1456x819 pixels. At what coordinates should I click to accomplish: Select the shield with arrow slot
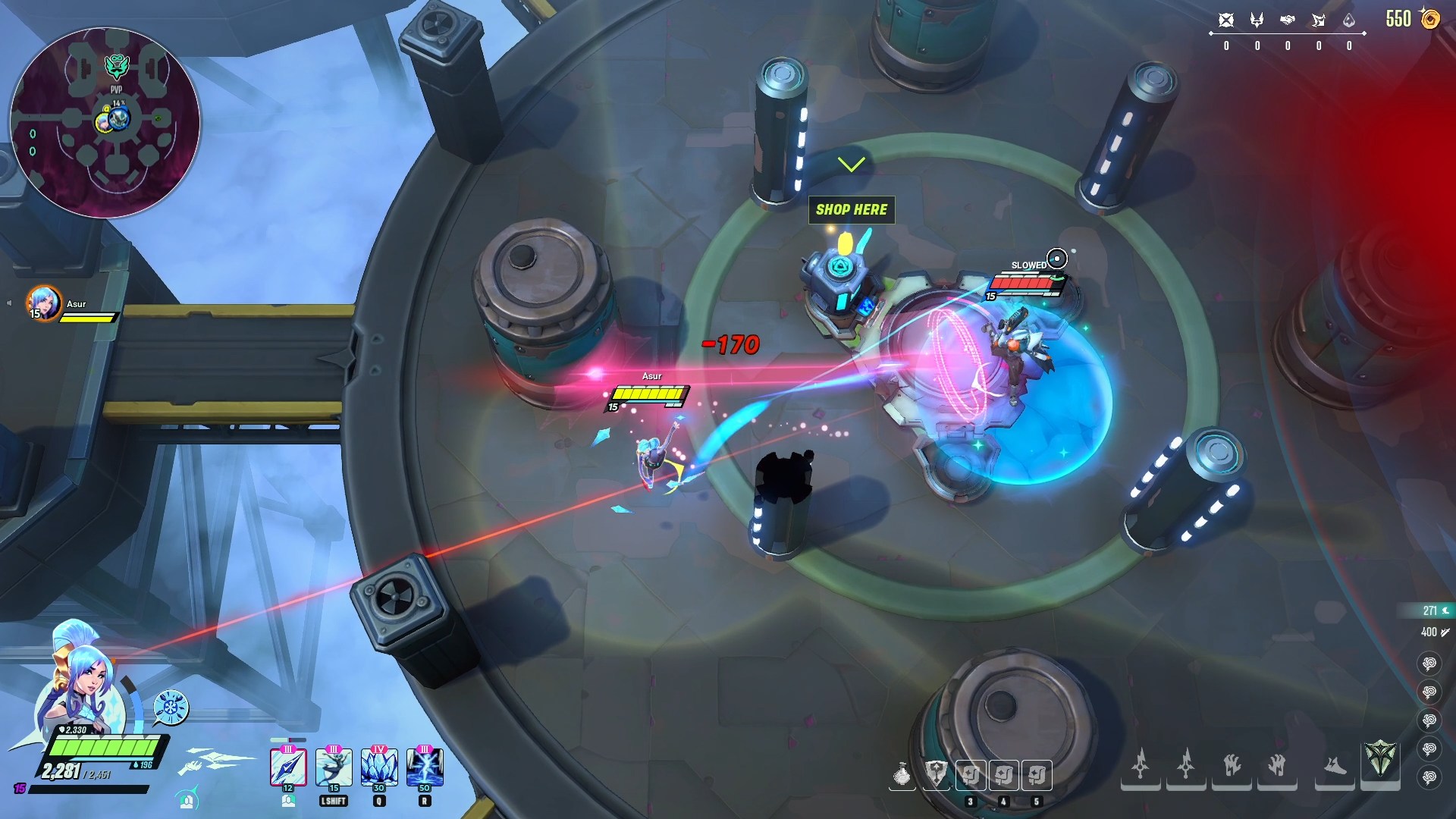tap(937, 775)
